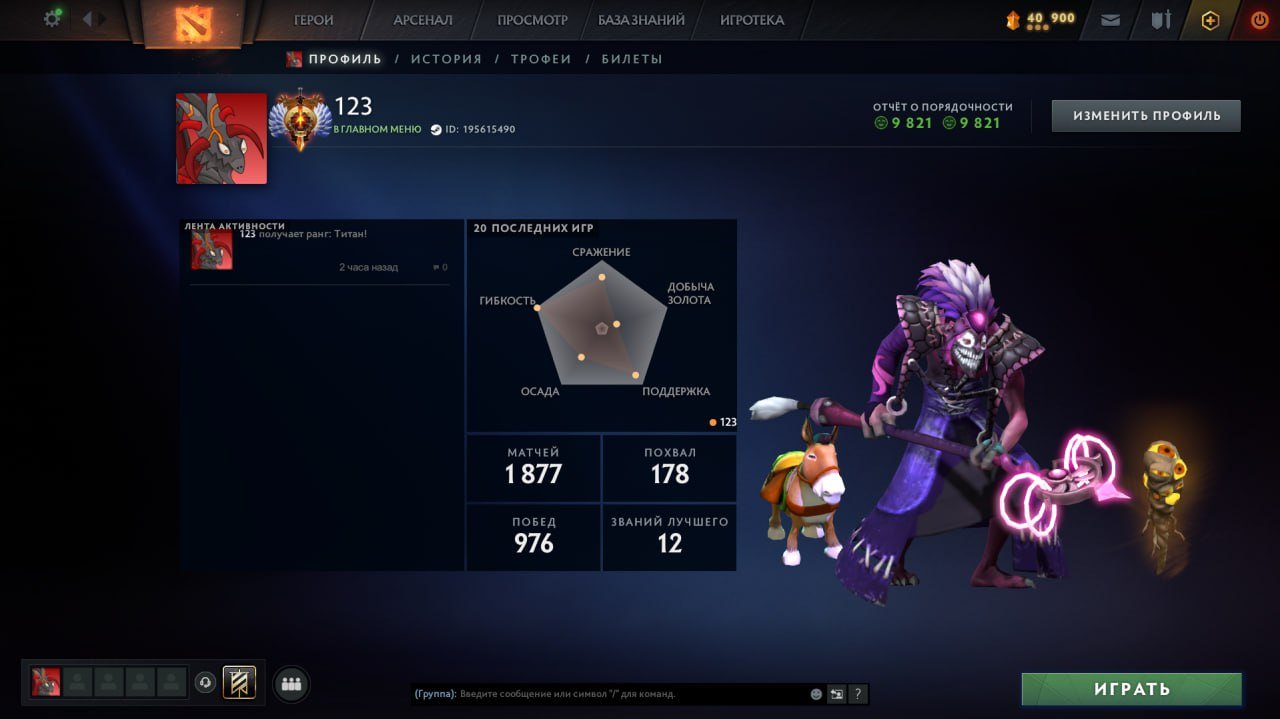The width and height of the screenshot is (1280, 719).
Task: Switch to the БИЛЕТЫ tab
Action: pos(632,59)
